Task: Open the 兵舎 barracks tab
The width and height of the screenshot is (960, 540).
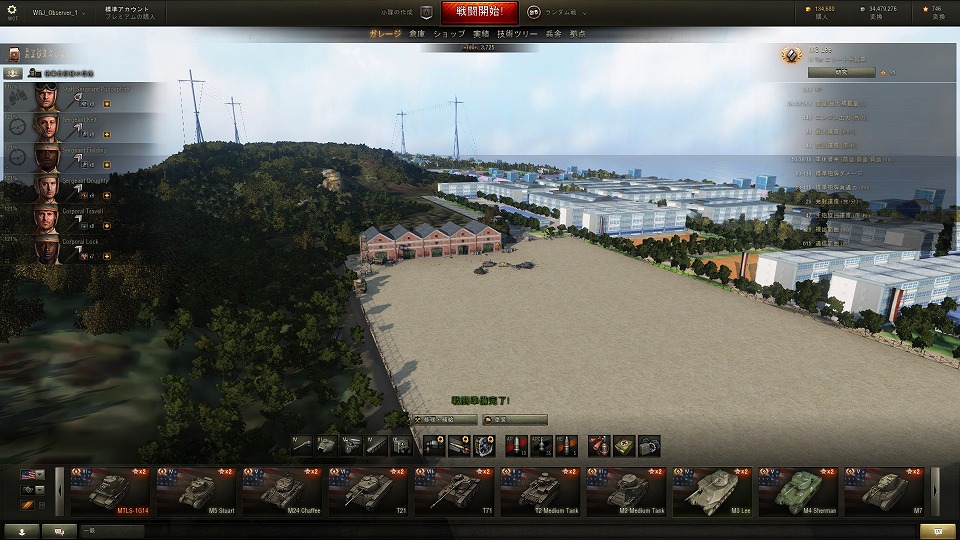Action: [x=554, y=34]
